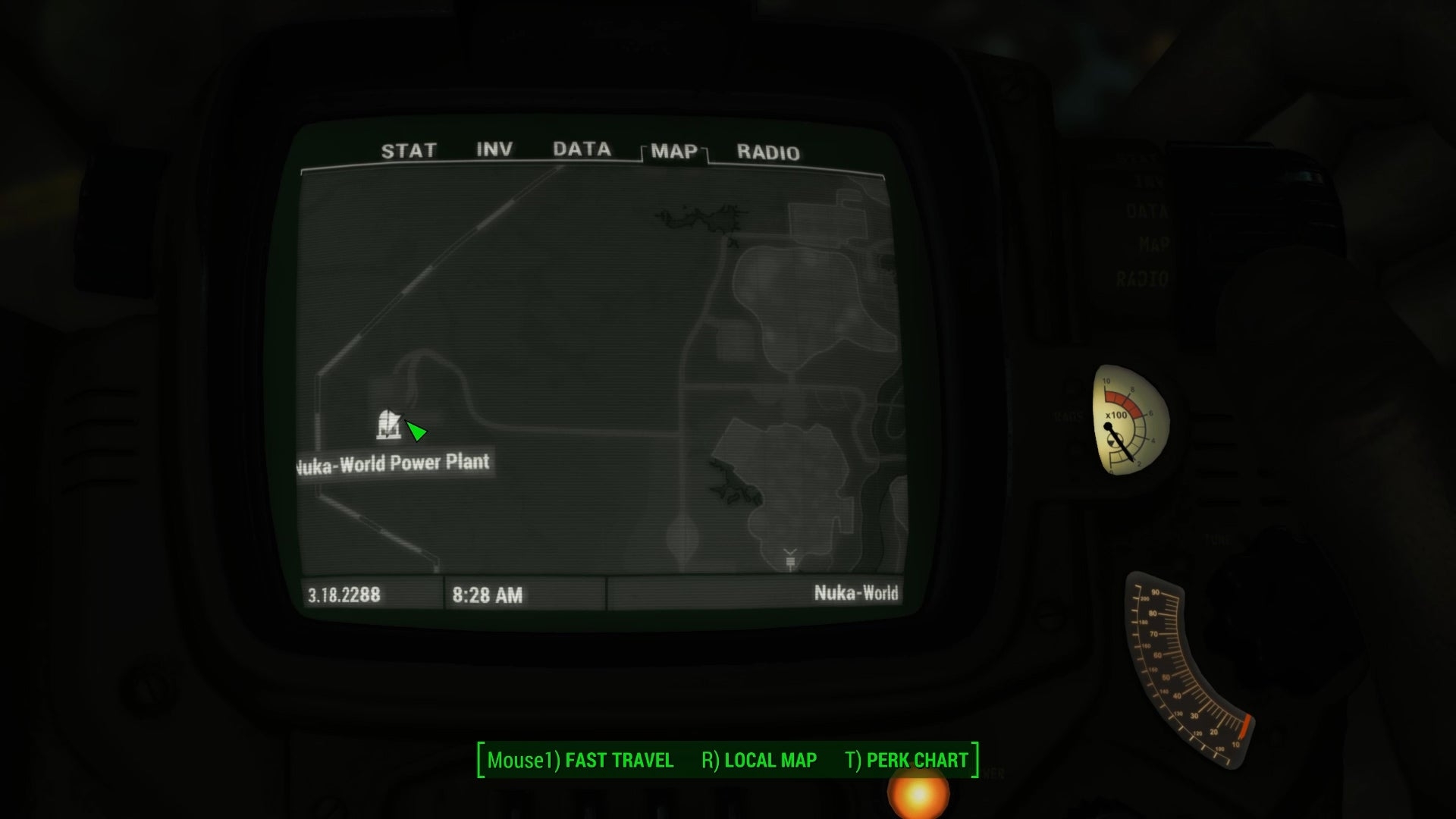
Task: Open the INV inventory tab
Action: 494,149
